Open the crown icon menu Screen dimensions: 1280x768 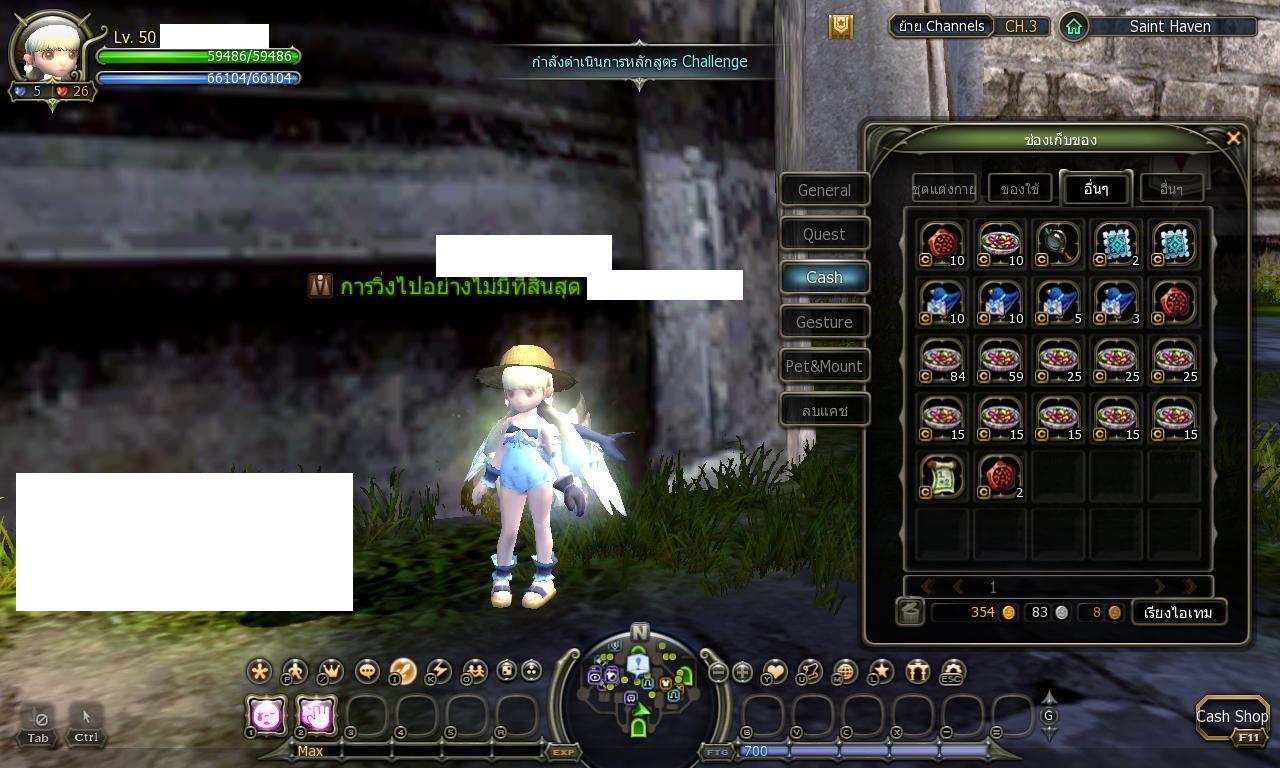tap(330, 672)
